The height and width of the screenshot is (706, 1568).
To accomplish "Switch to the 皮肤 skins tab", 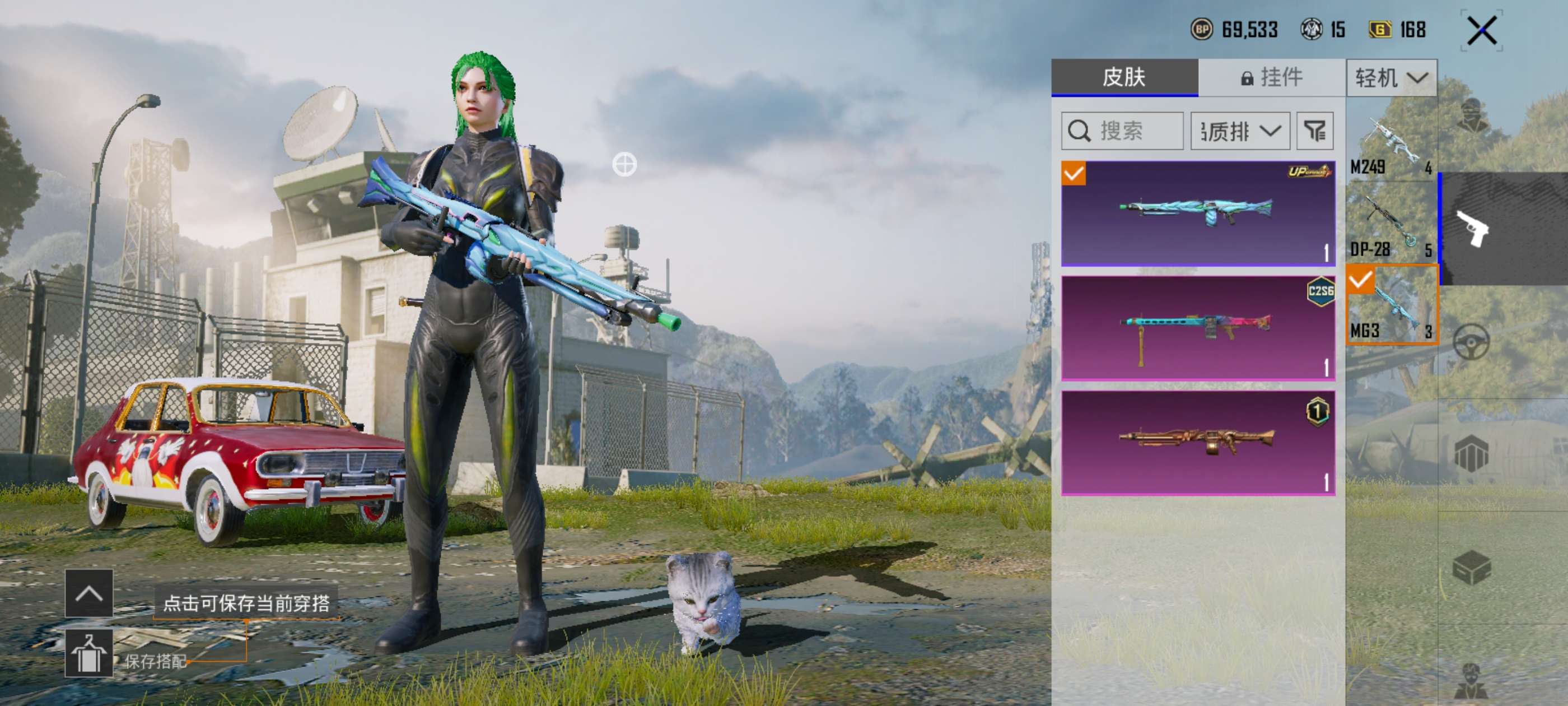I will coord(1124,77).
